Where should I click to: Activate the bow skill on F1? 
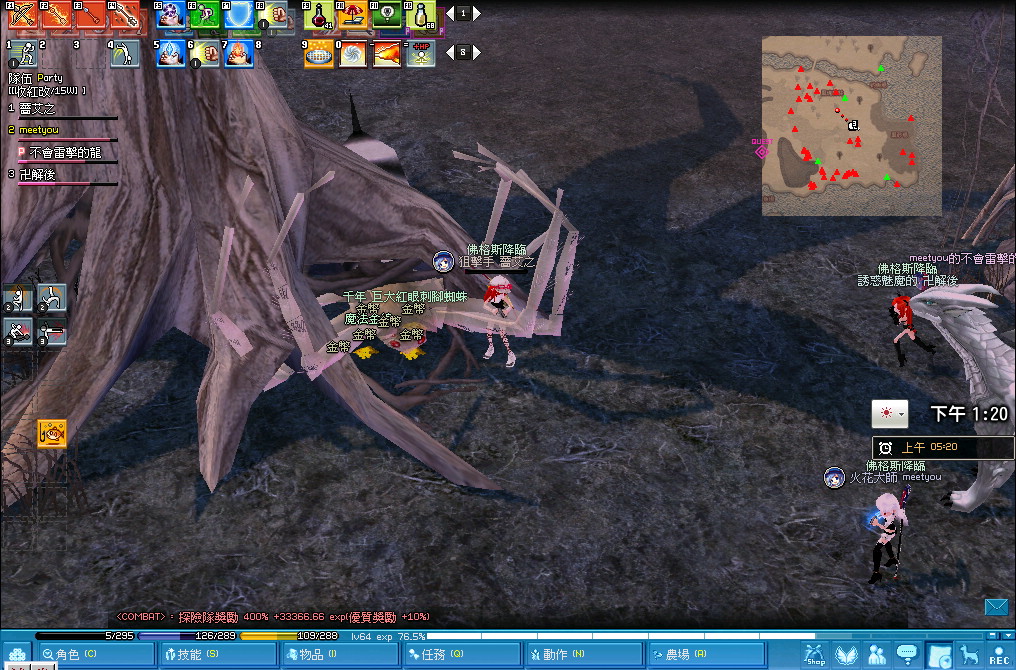[x=18, y=15]
